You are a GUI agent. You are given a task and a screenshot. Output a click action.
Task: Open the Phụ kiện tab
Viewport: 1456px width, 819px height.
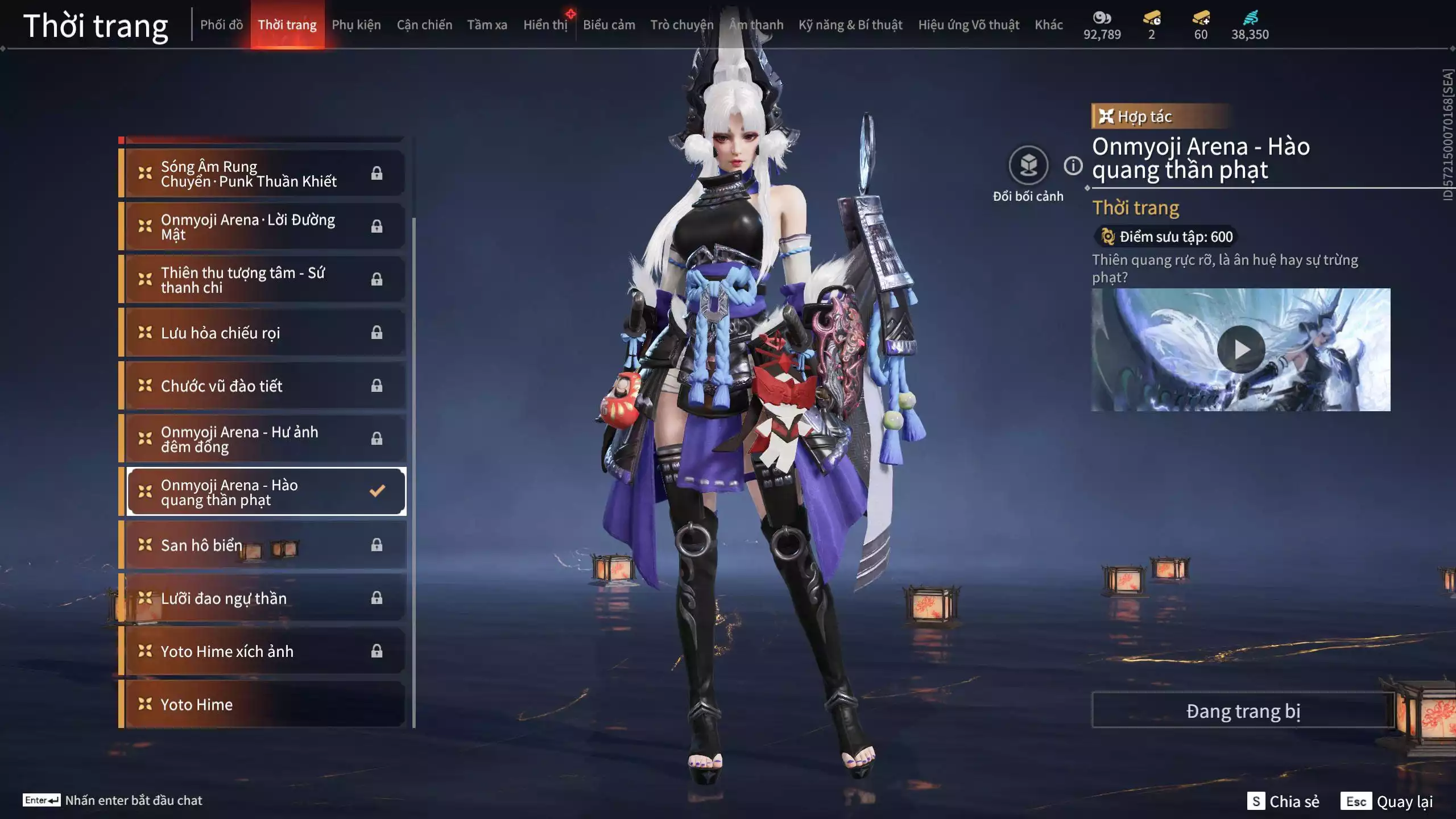point(356,25)
